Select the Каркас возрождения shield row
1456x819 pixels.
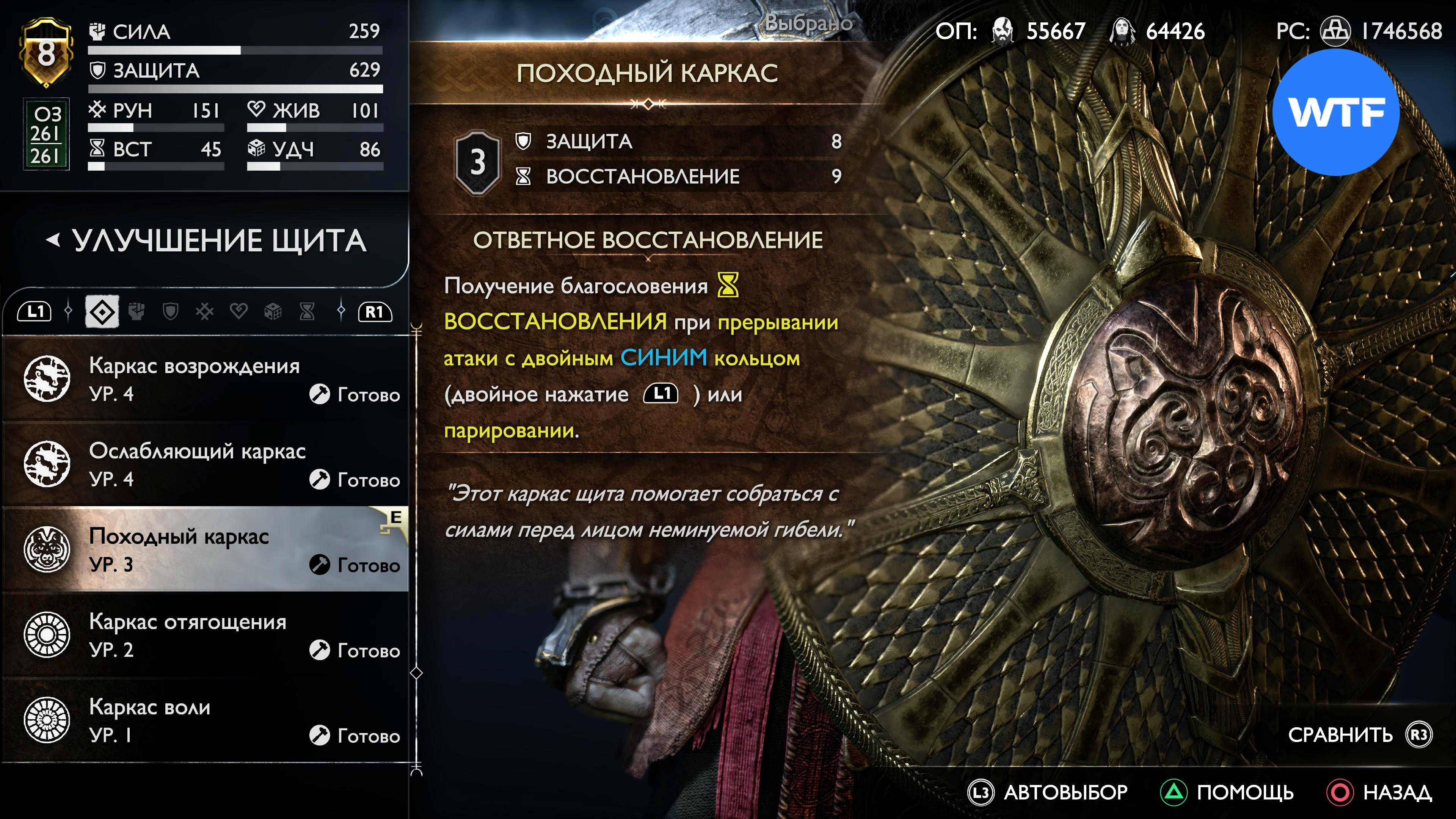206,379
